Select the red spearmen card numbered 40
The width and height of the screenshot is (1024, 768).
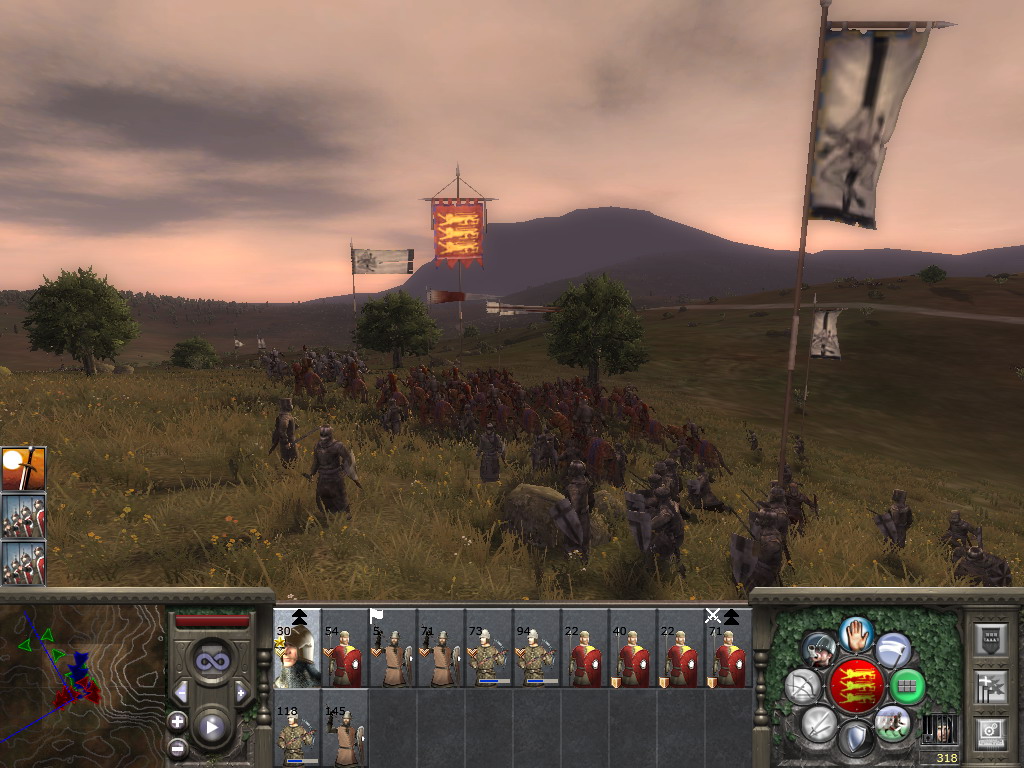pyautogui.click(x=633, y=650)
